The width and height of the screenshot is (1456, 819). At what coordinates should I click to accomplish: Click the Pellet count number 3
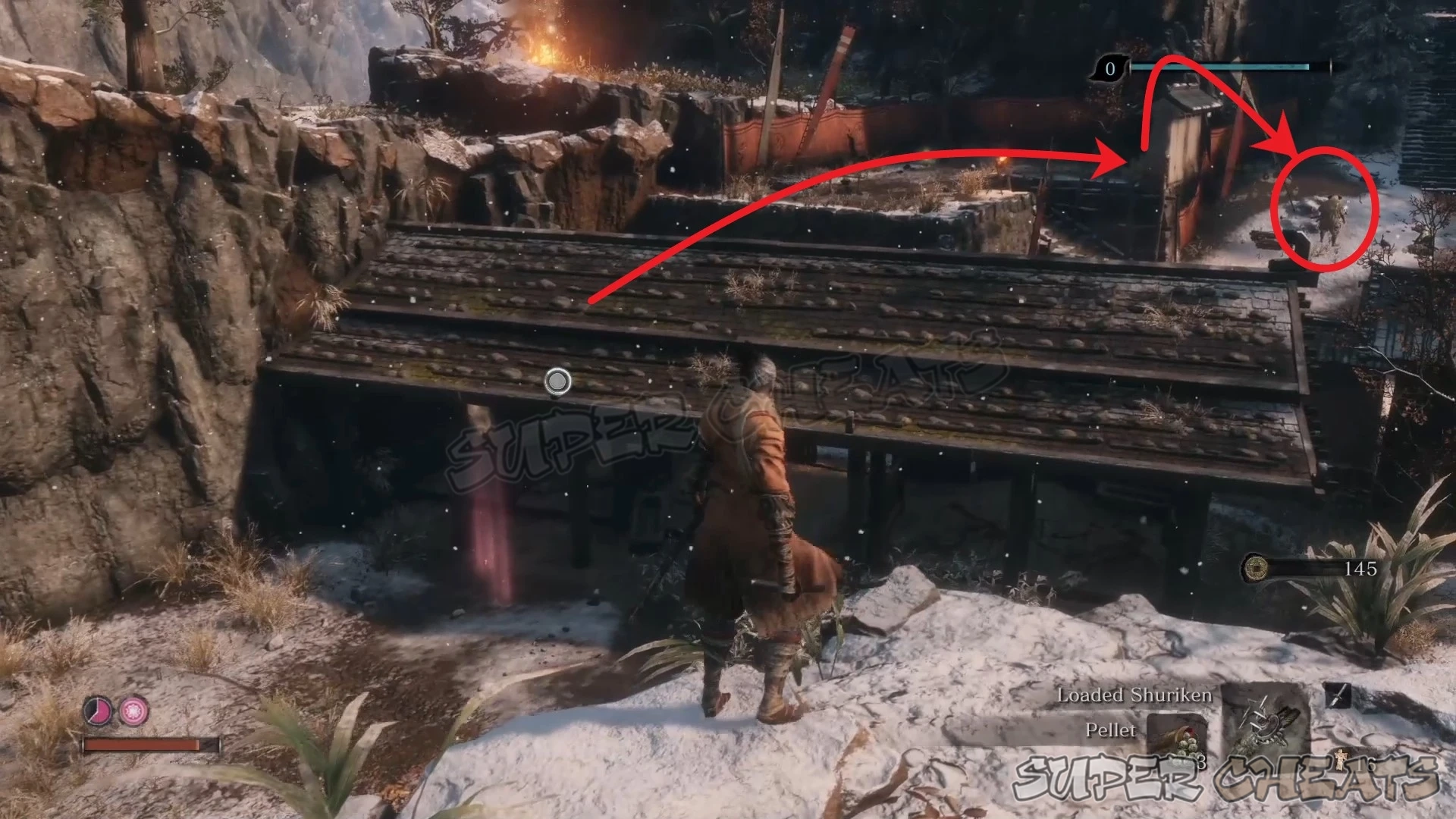1203,762
